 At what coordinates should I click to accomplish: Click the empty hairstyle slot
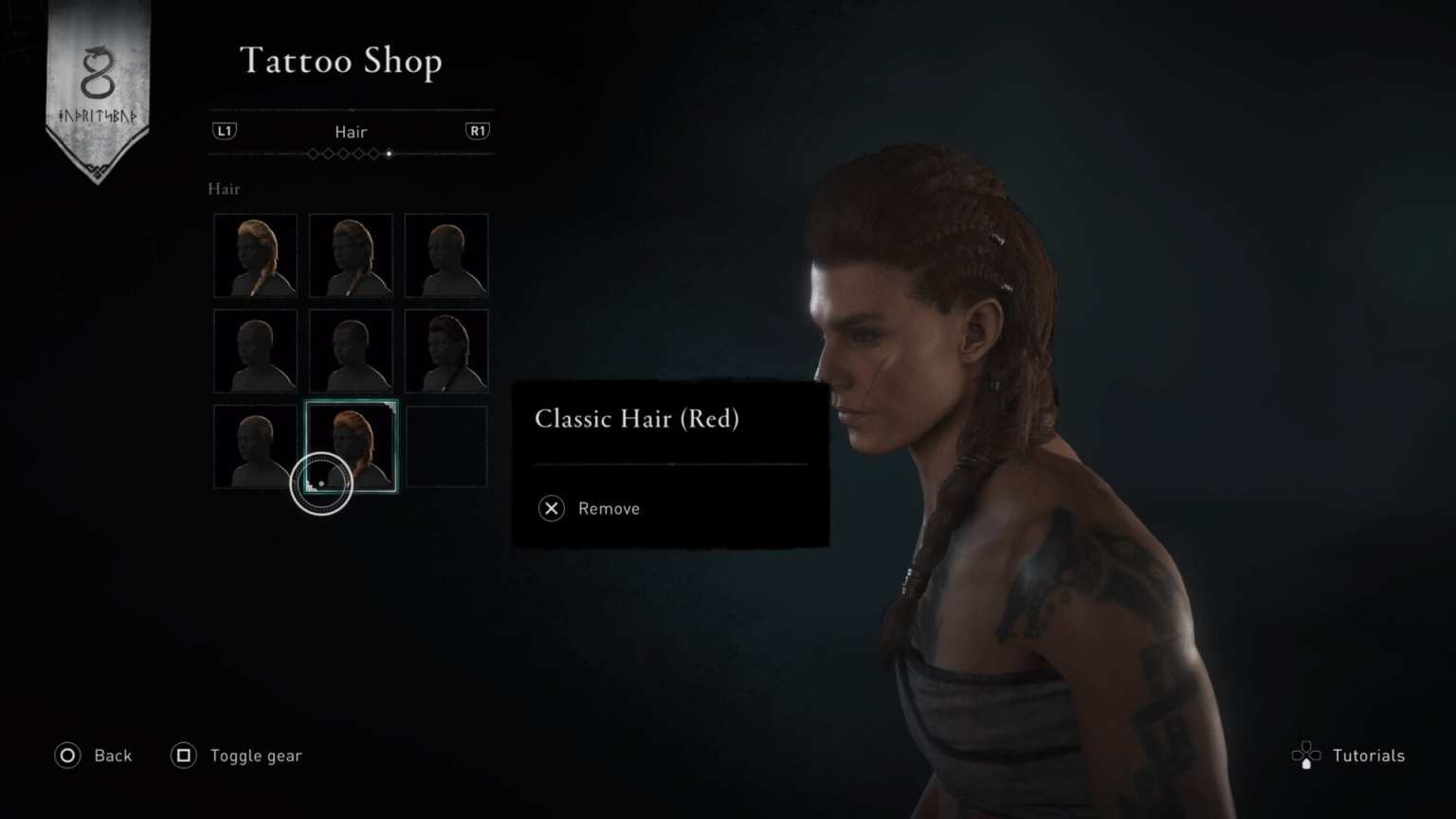click(x=446, y=446)
